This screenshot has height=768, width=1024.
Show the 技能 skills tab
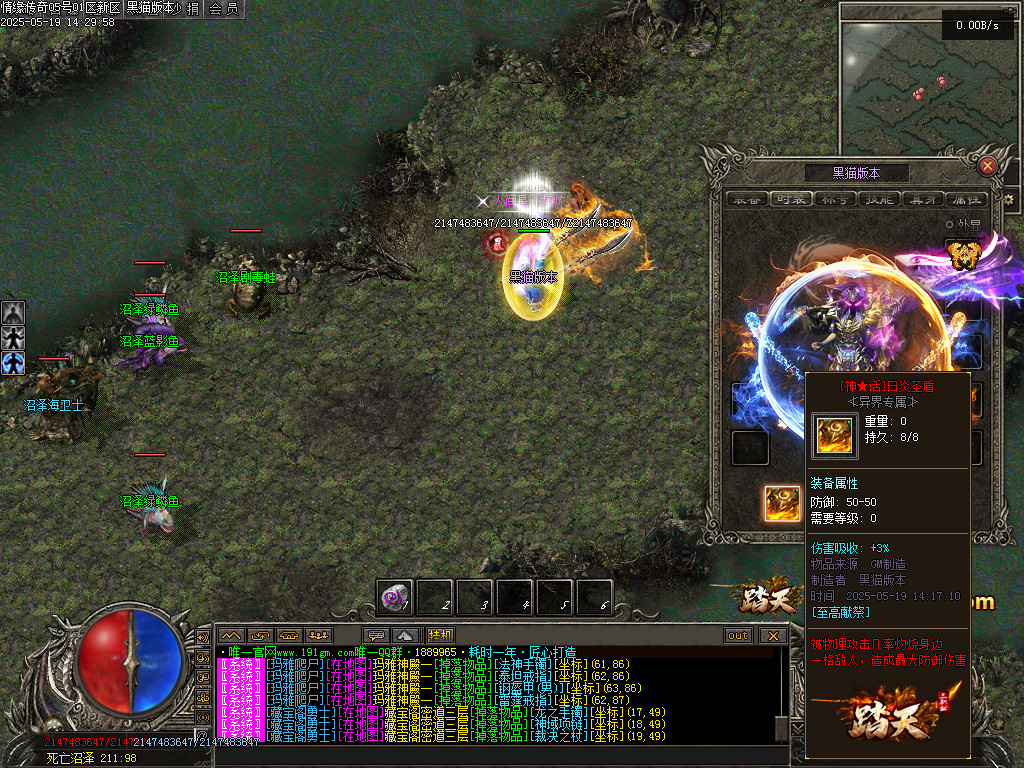(879, 199)
